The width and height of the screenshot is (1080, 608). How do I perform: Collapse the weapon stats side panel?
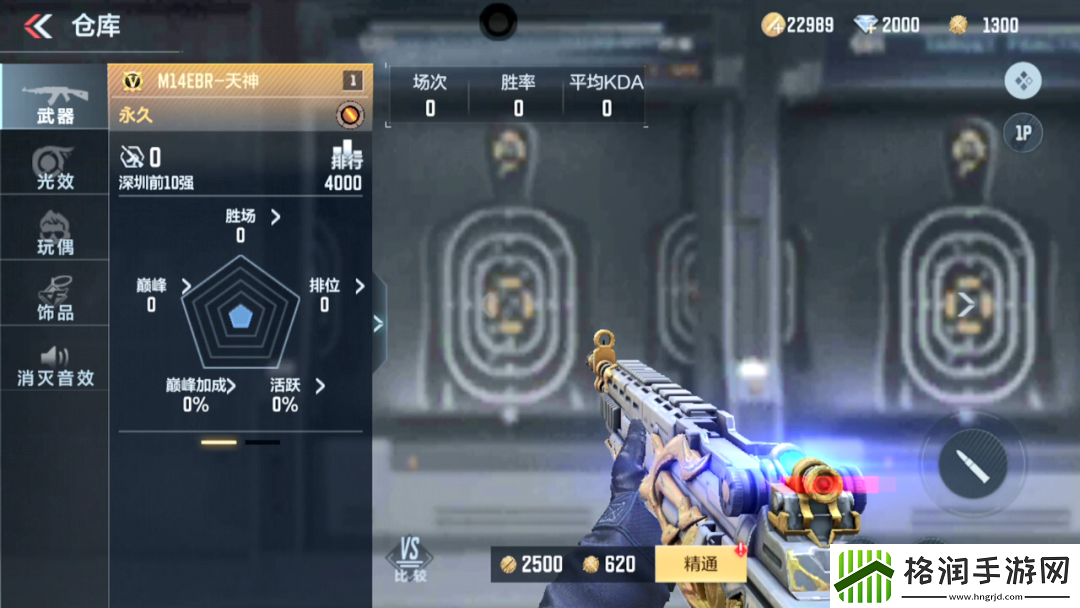tap(378, 323)
